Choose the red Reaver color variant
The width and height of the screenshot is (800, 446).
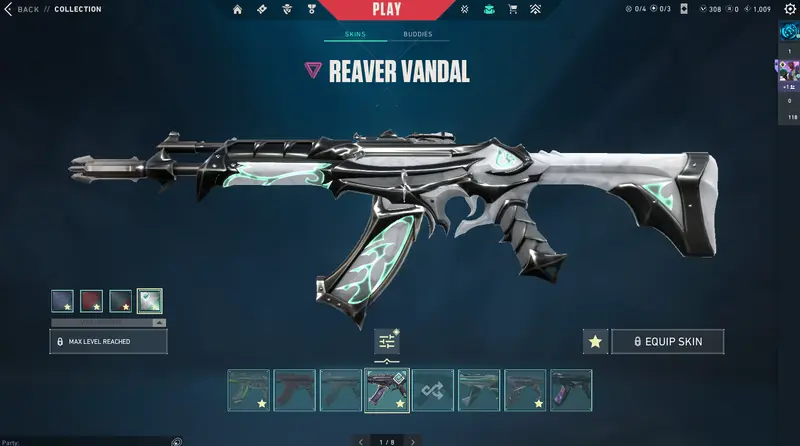point(93,301)
